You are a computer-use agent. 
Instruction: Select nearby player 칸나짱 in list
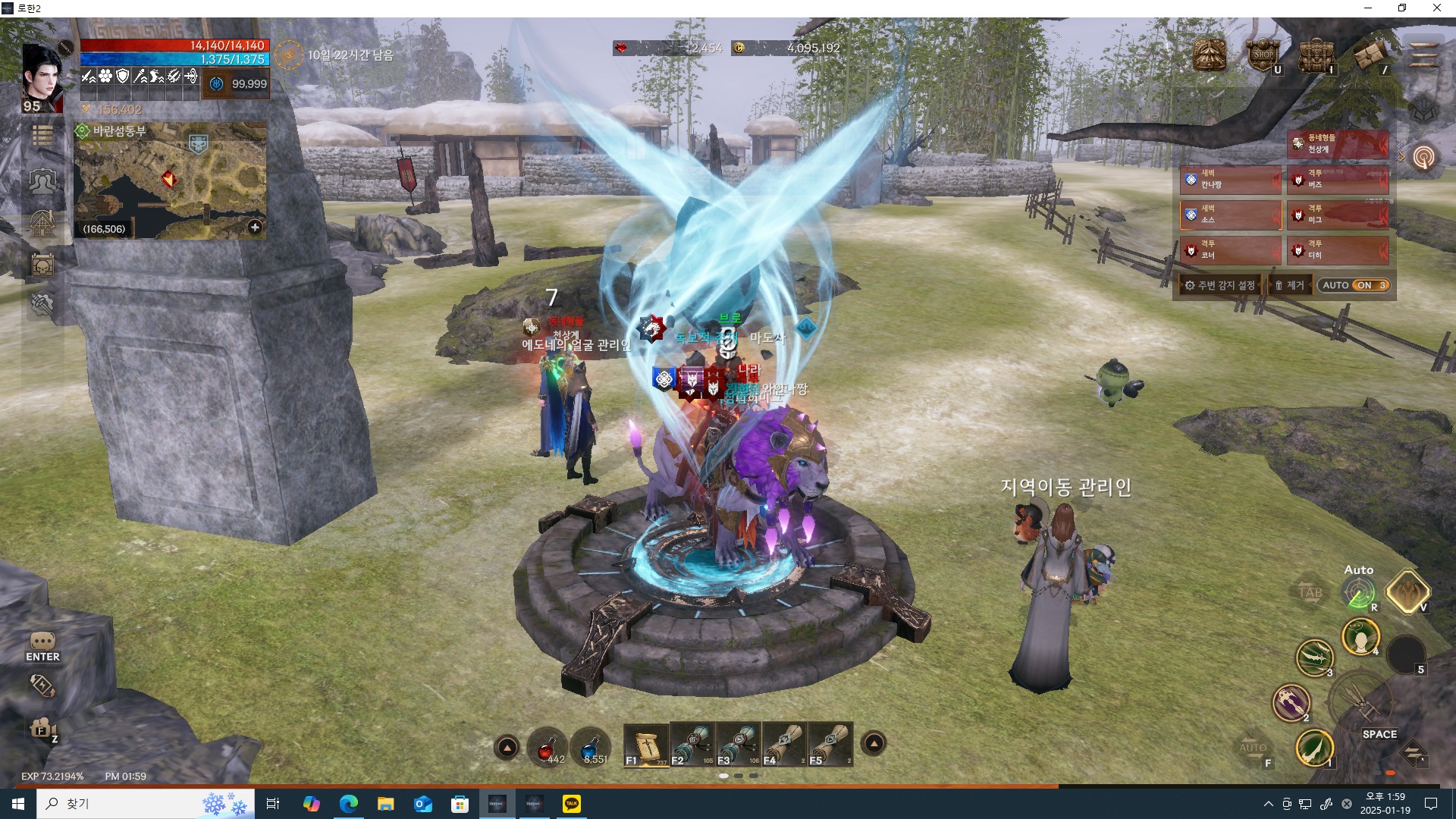pos(1230,179)
